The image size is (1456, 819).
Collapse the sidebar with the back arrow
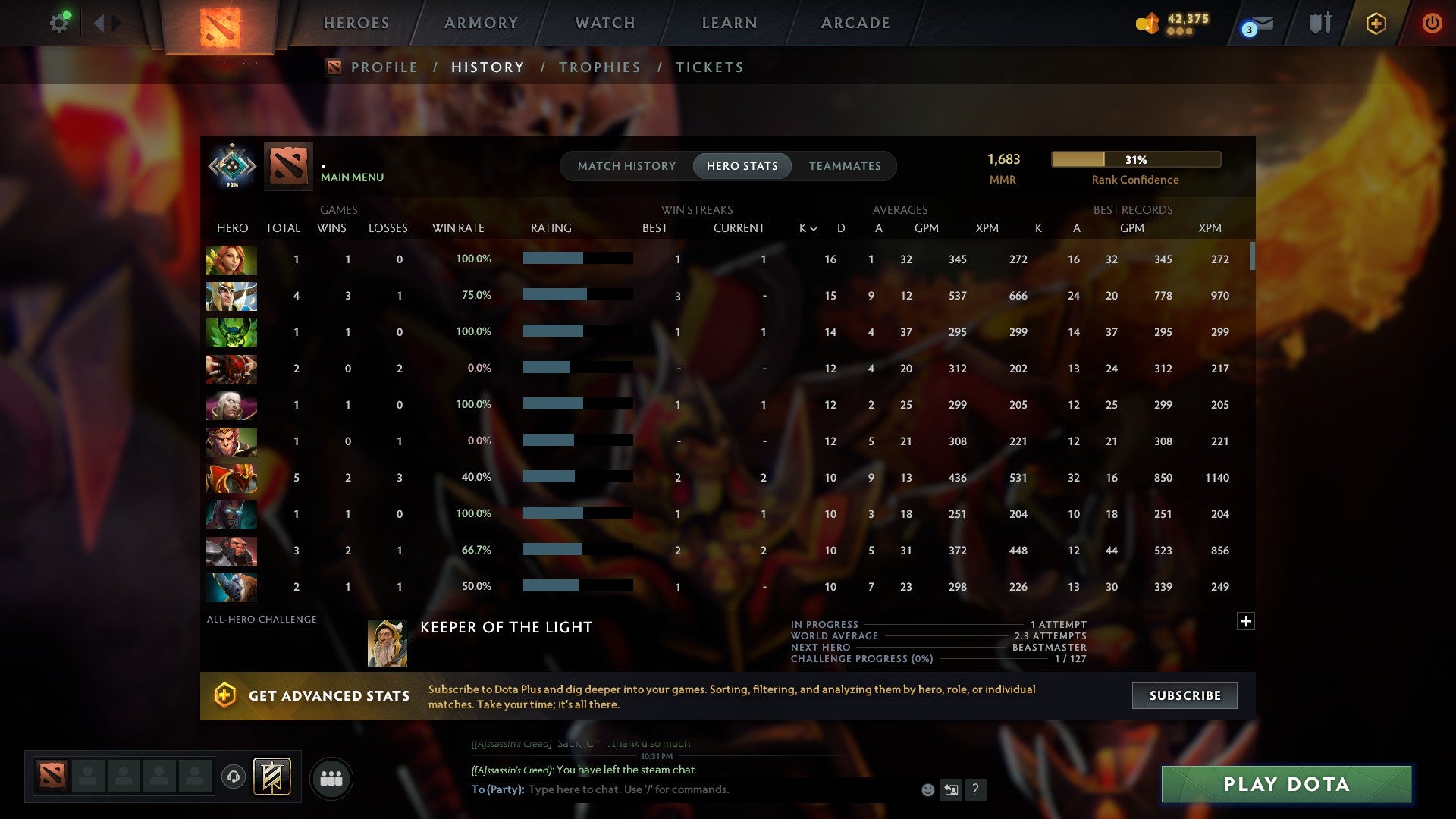tap(99, 22)
